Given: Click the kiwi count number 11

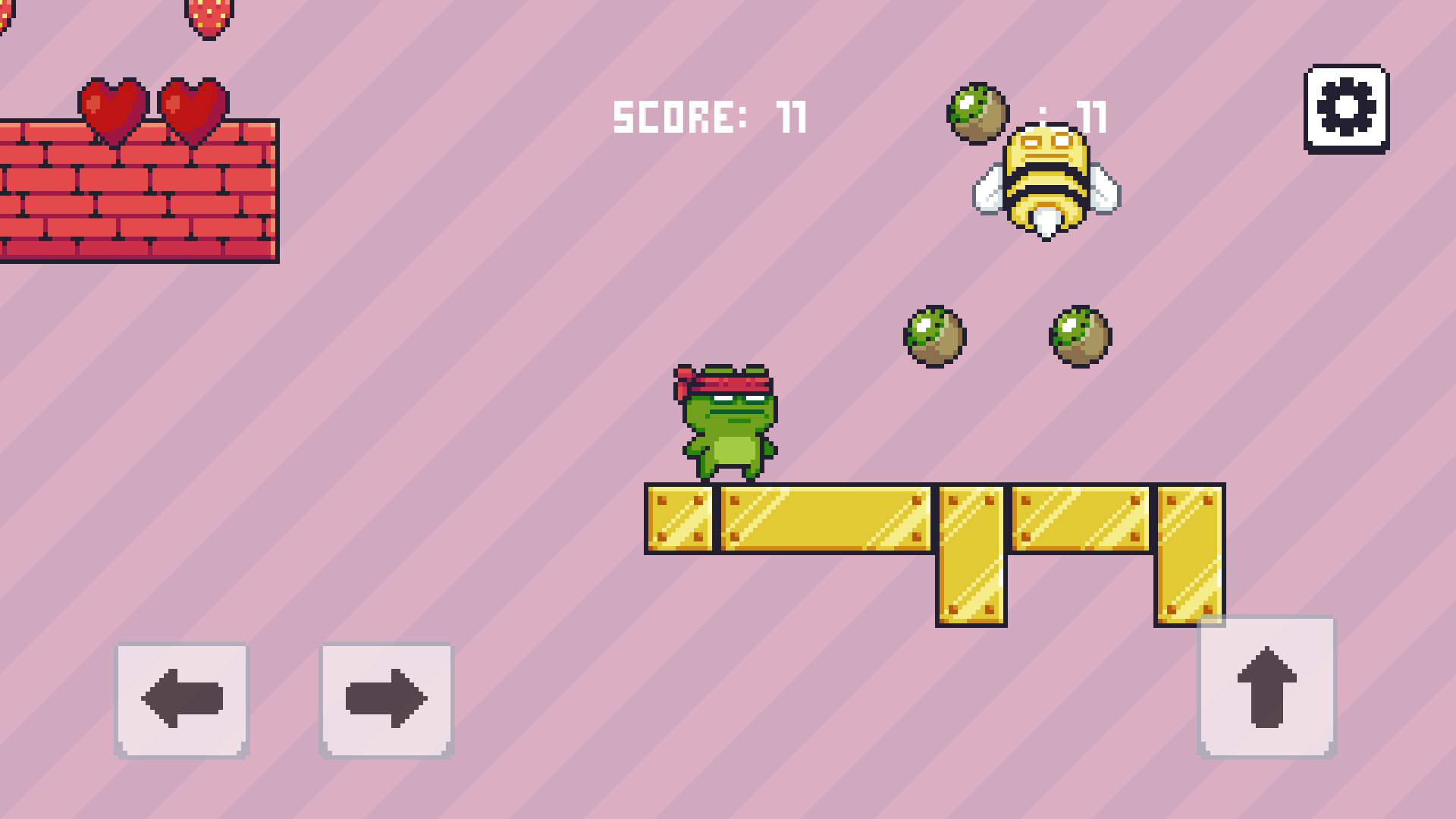Looking at the screenshot, I should coord(1090,115).
